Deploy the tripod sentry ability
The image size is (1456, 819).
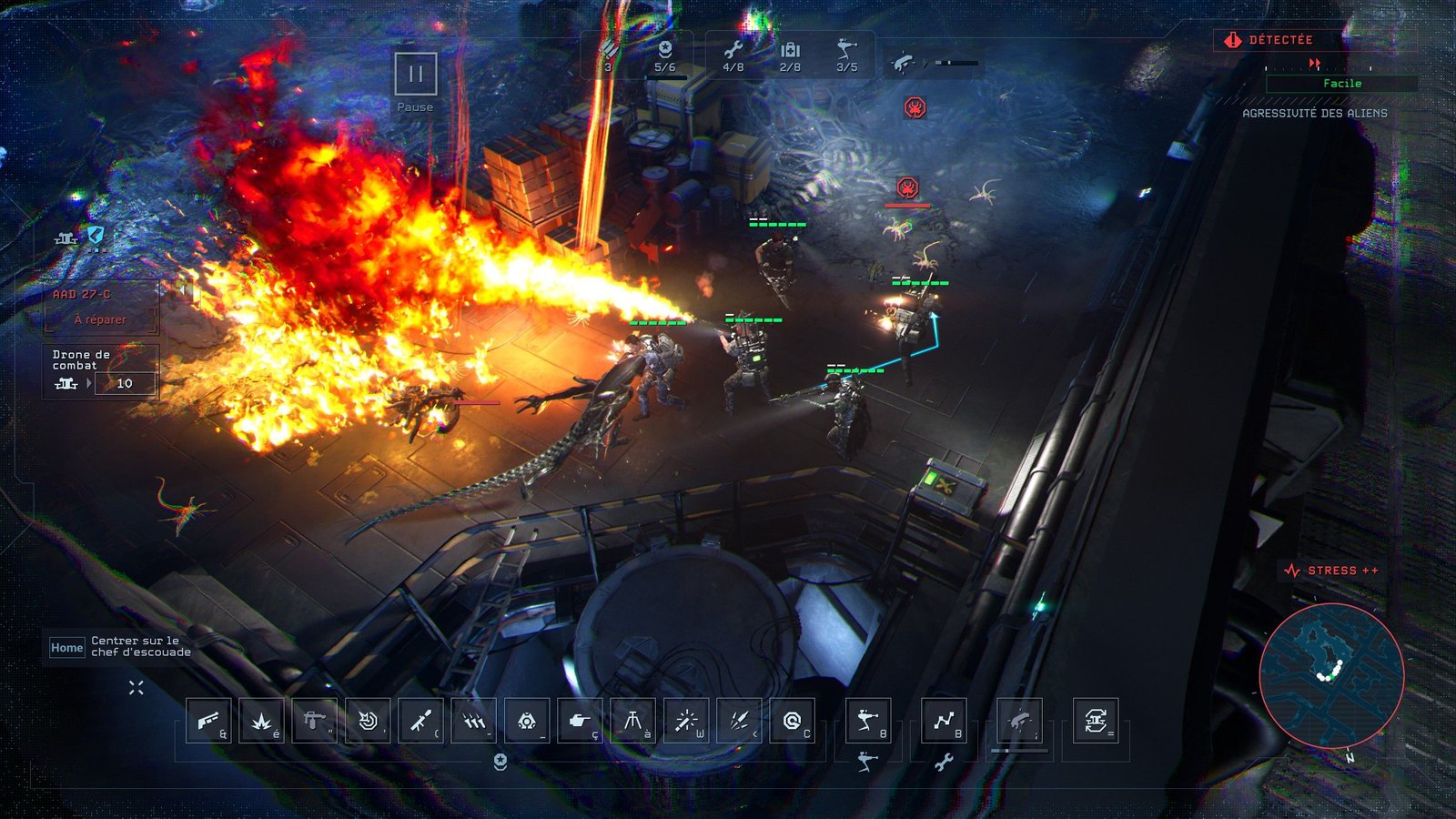point(632,721)
